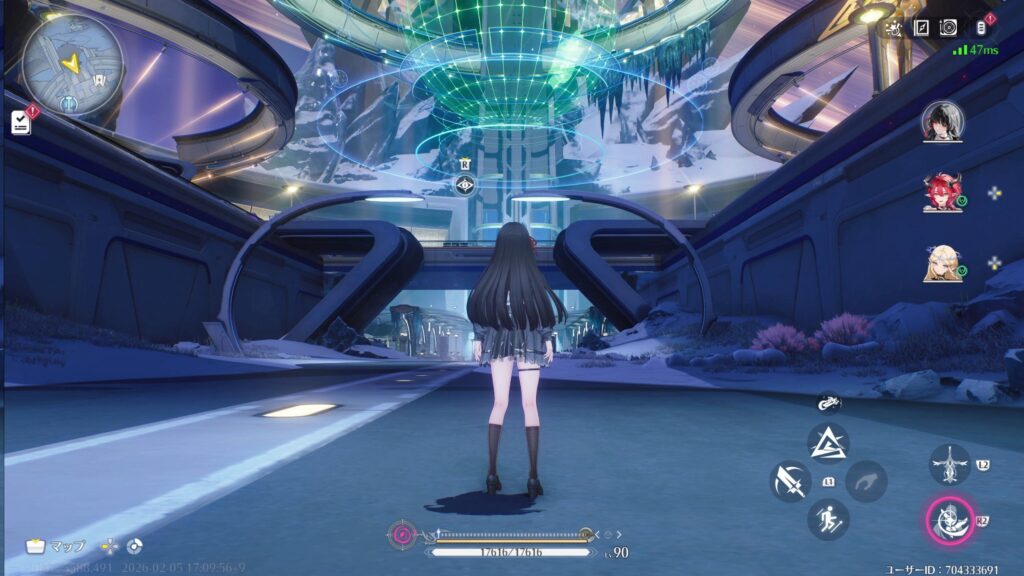This screenshot has height=576, width=1024.
Task: Activate the running figure dash button
Action: pyautogui.click(x=828, y=519)
